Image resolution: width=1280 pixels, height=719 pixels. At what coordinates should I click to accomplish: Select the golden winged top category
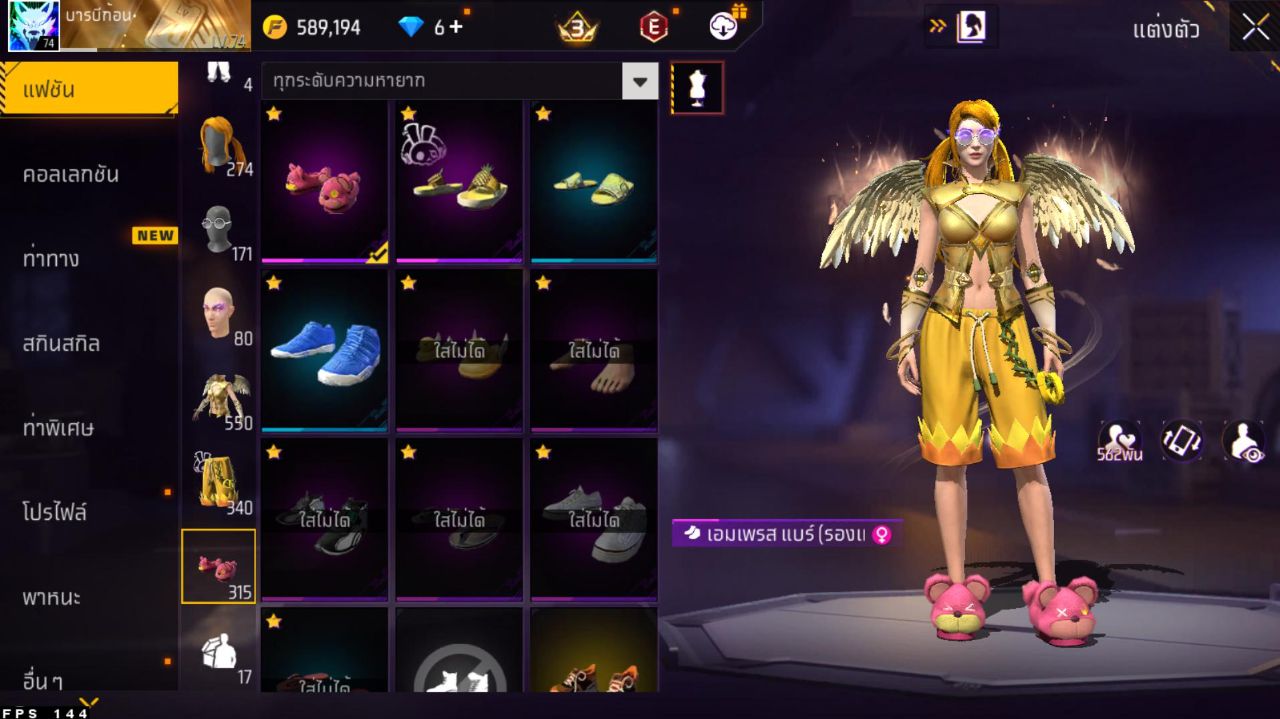[220, 399]
